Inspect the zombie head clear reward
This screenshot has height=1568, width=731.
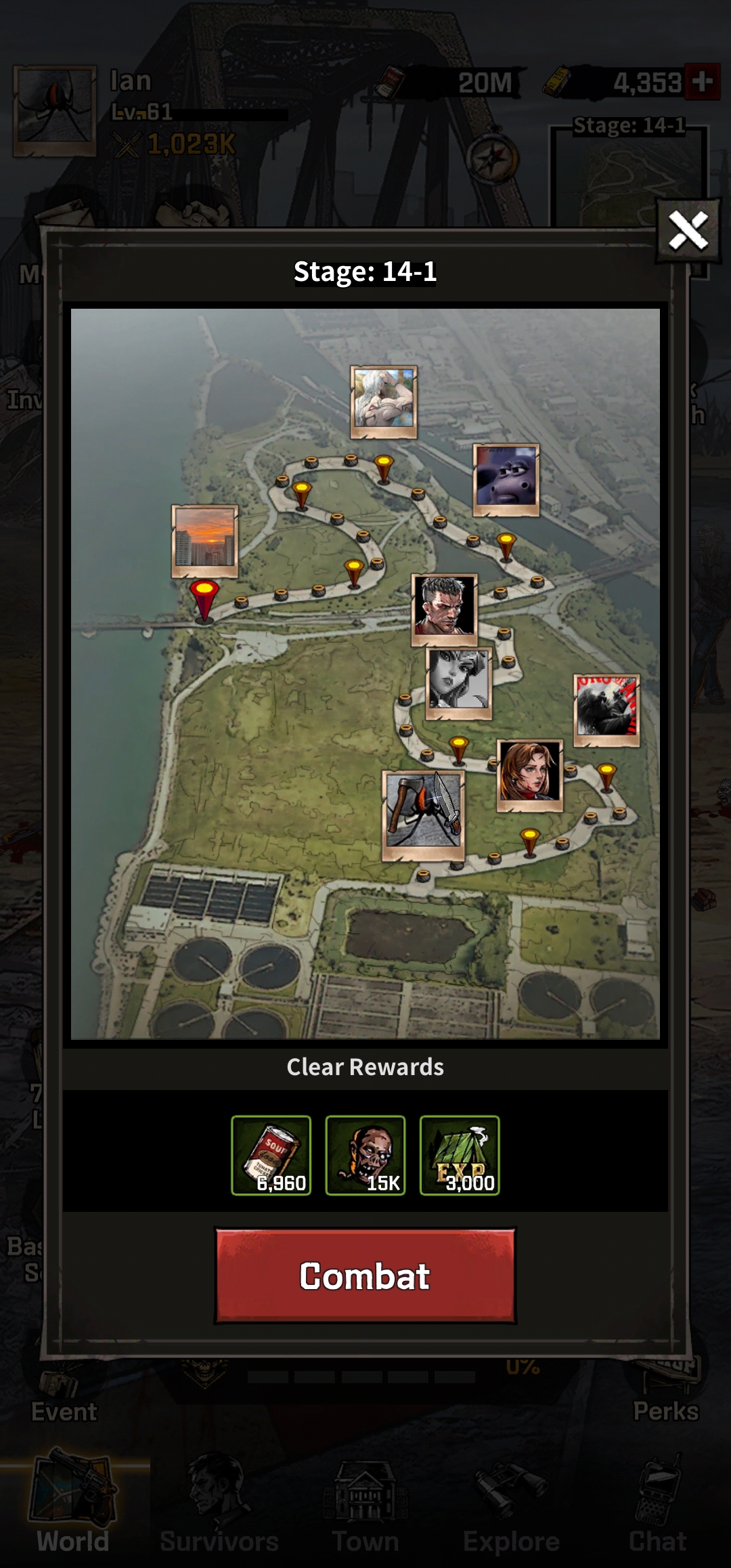coord(365,1155)
